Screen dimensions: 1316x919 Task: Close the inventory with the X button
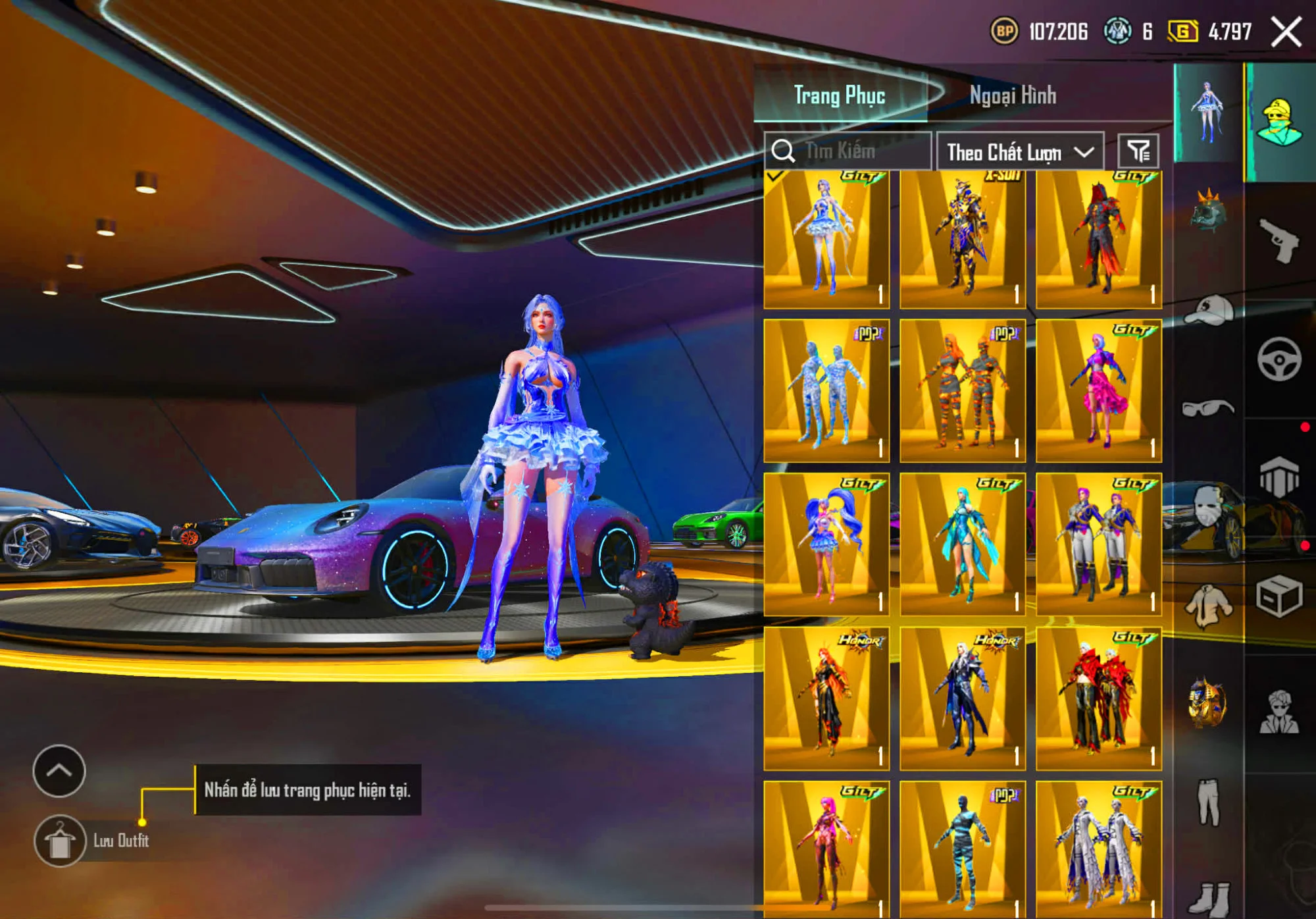pos(1285,32)
